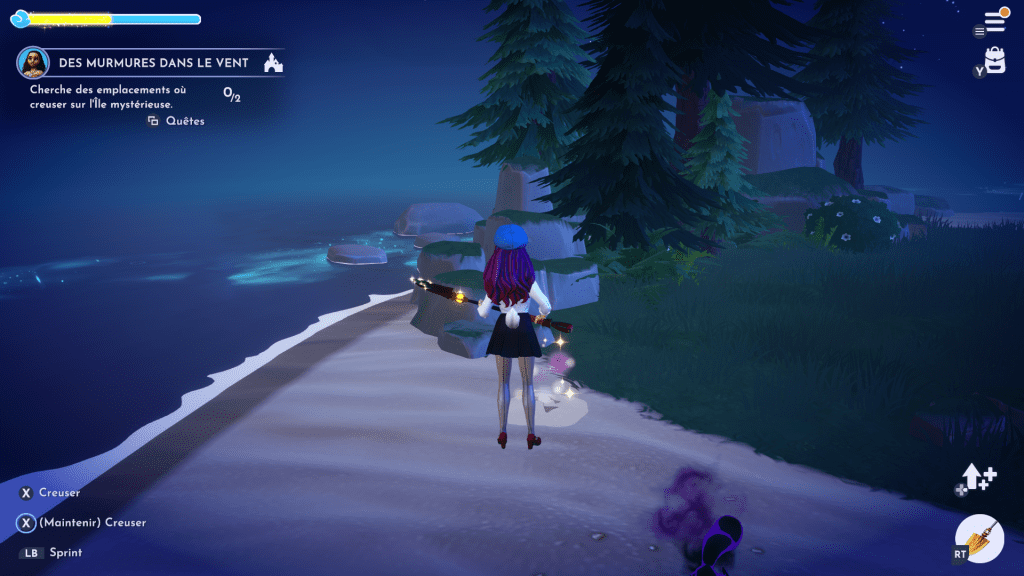Click the quest giver's portrait
The height and width of the screenshot is (576, 1024).
coord(33,63)
